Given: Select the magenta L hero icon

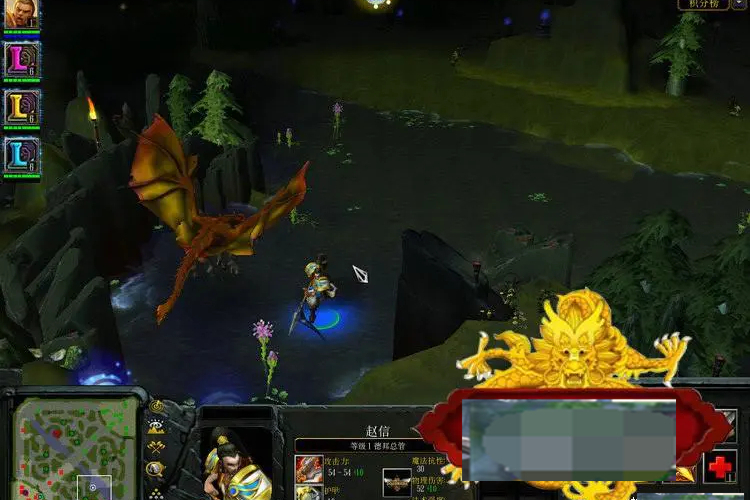Looking at the screenshot, I should tap(21, 59).
